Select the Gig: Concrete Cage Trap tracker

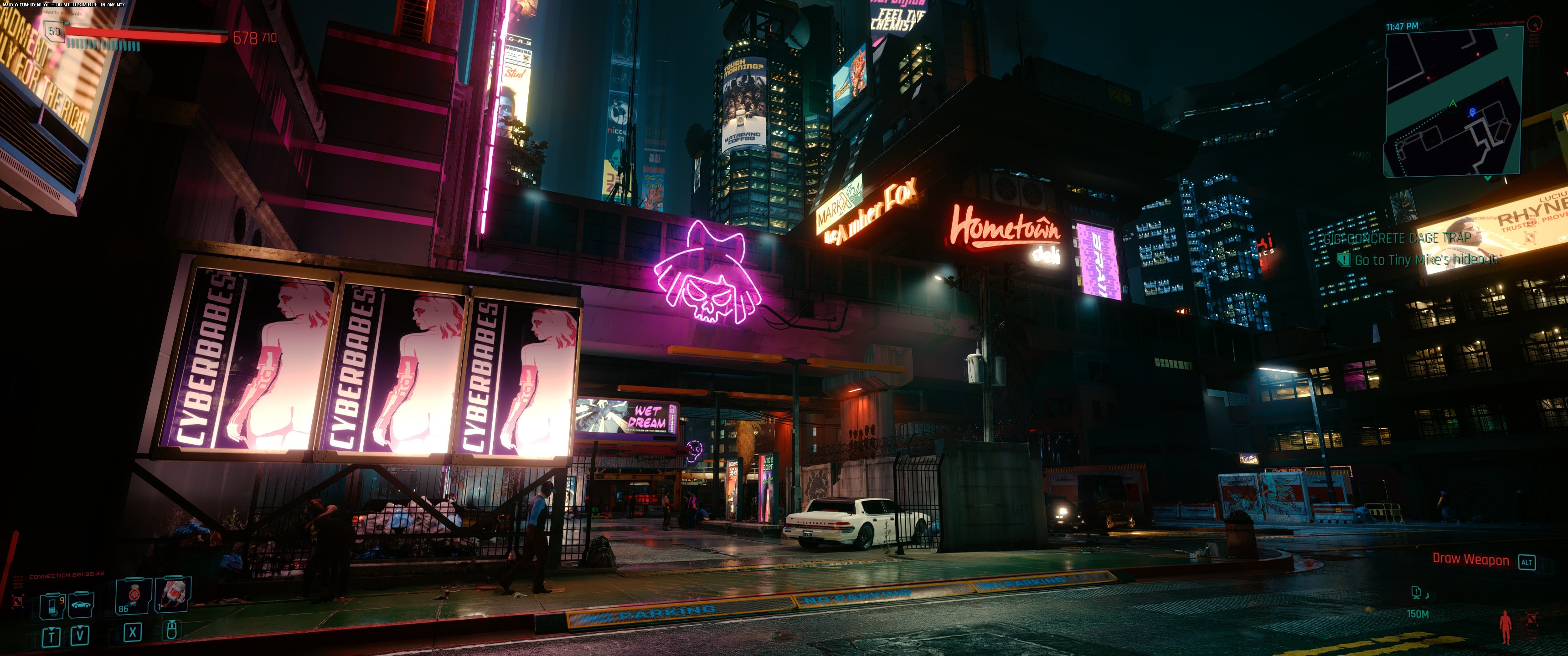point(1397,238)
